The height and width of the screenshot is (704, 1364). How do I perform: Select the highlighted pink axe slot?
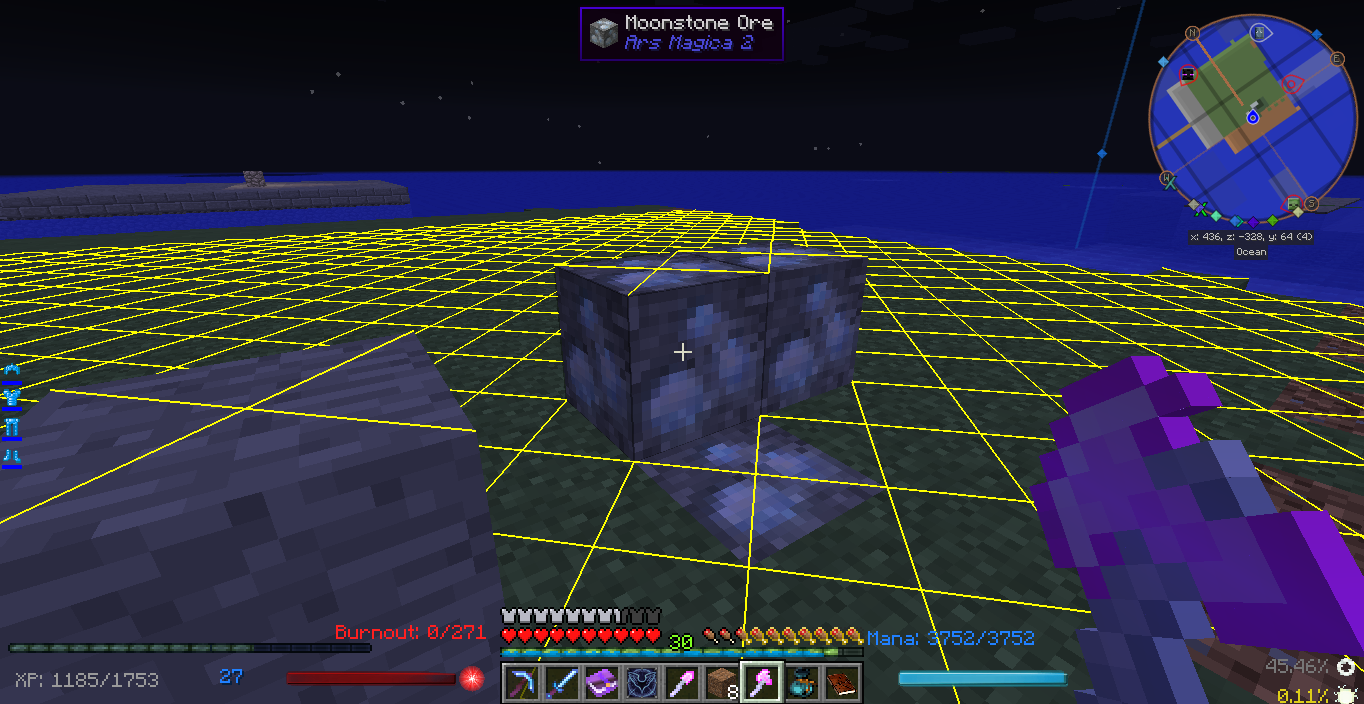click(761, 683)
